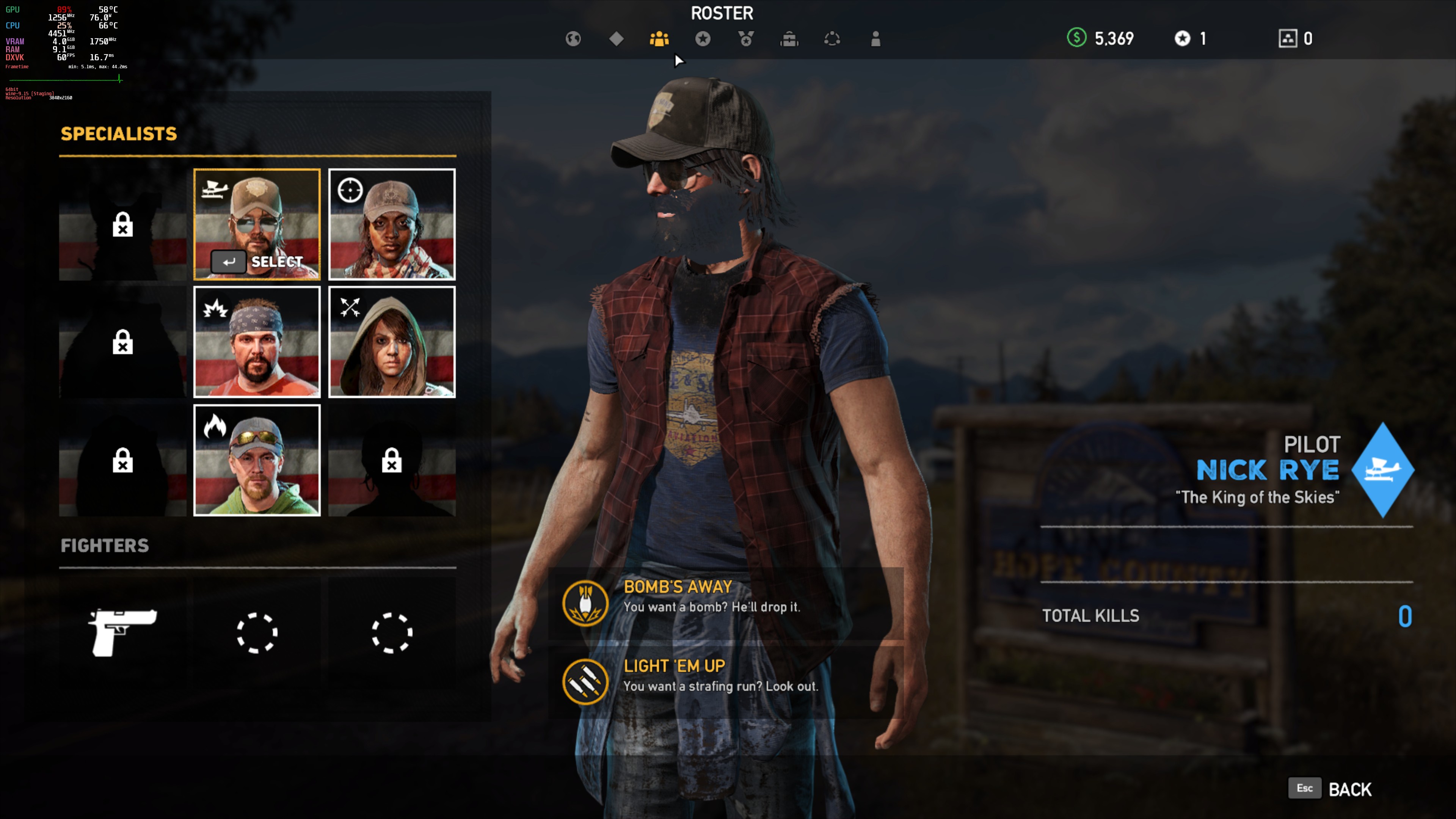
Task: Switch to the briefcase icon tab
Action: pos(789,38)
